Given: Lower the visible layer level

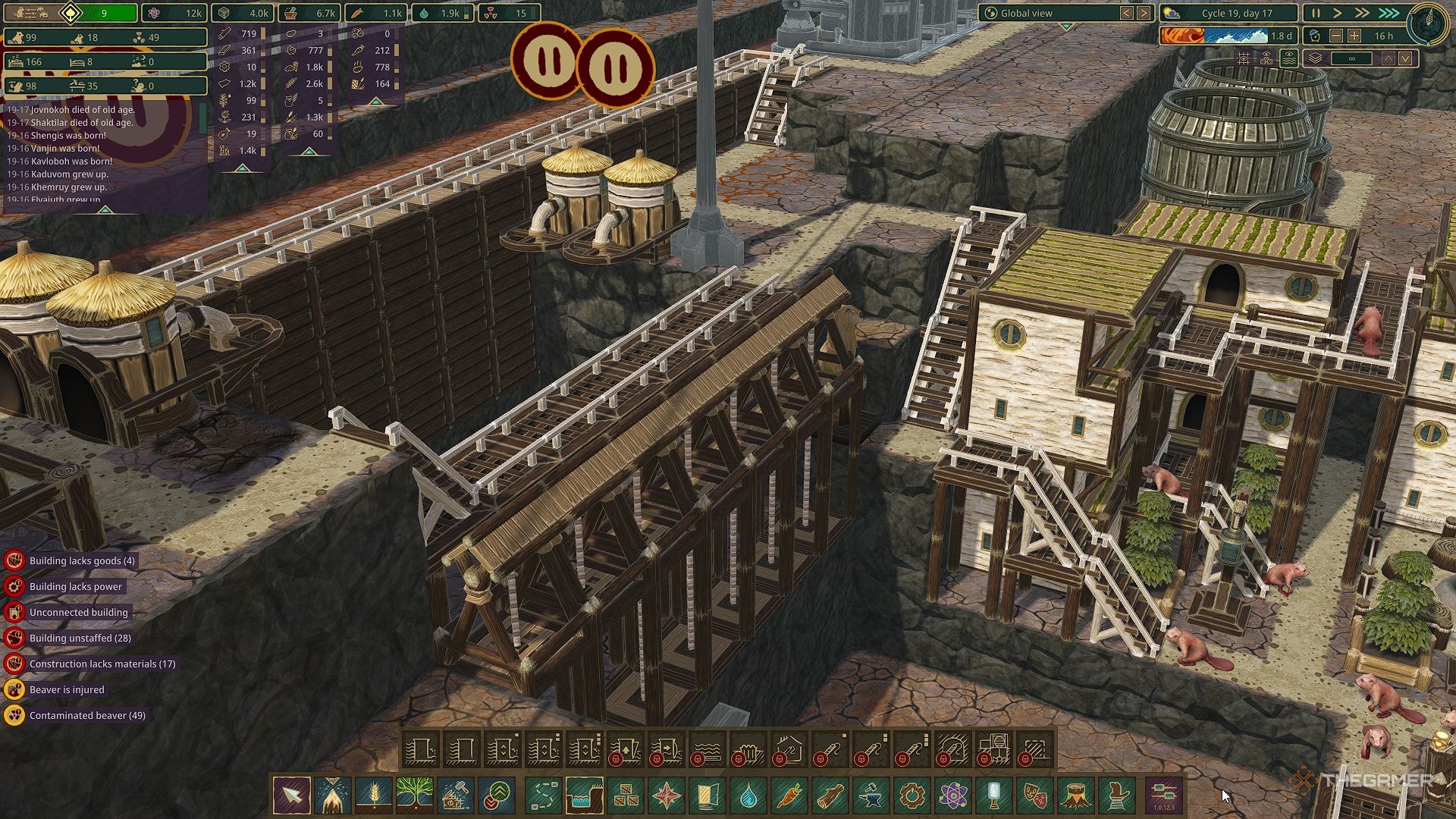Looking at the screenshot, I should click(x=1405, y=58).
